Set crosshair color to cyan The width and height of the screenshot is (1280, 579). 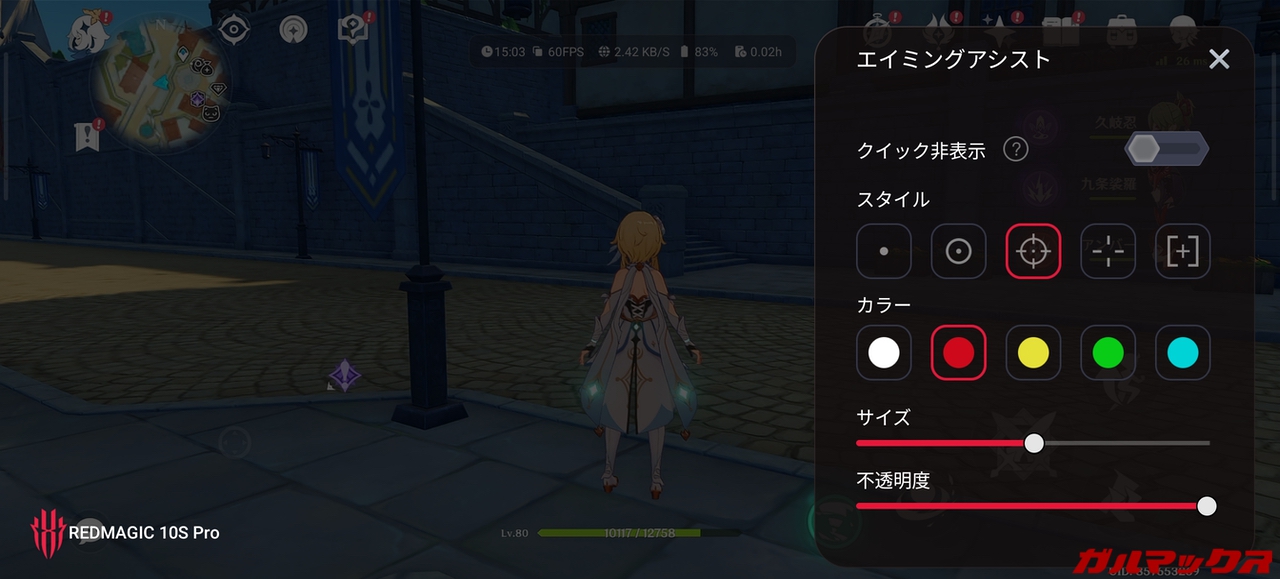[x=1183, y=353]
